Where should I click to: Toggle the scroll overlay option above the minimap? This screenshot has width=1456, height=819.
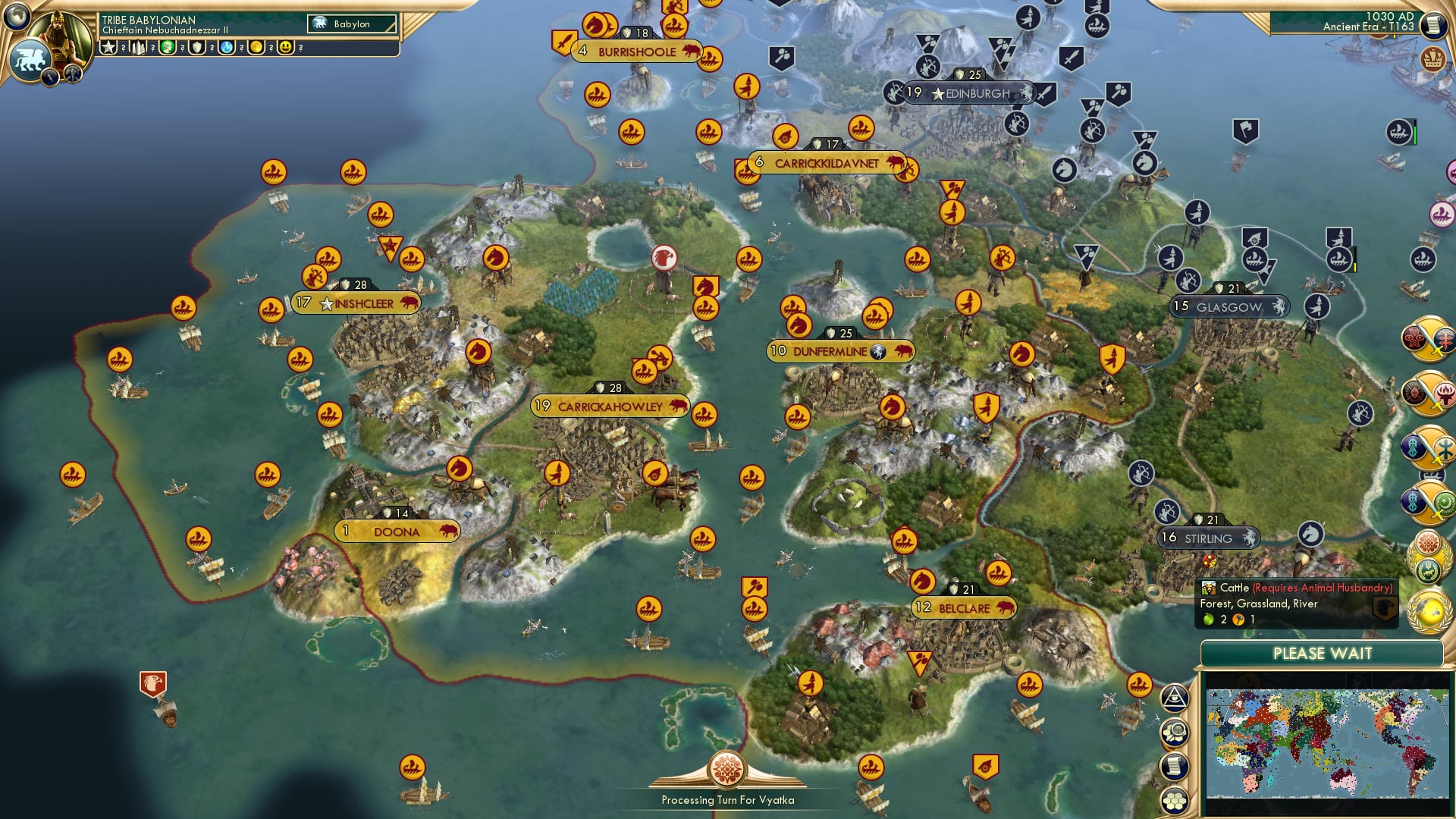tap(1175, 766)
